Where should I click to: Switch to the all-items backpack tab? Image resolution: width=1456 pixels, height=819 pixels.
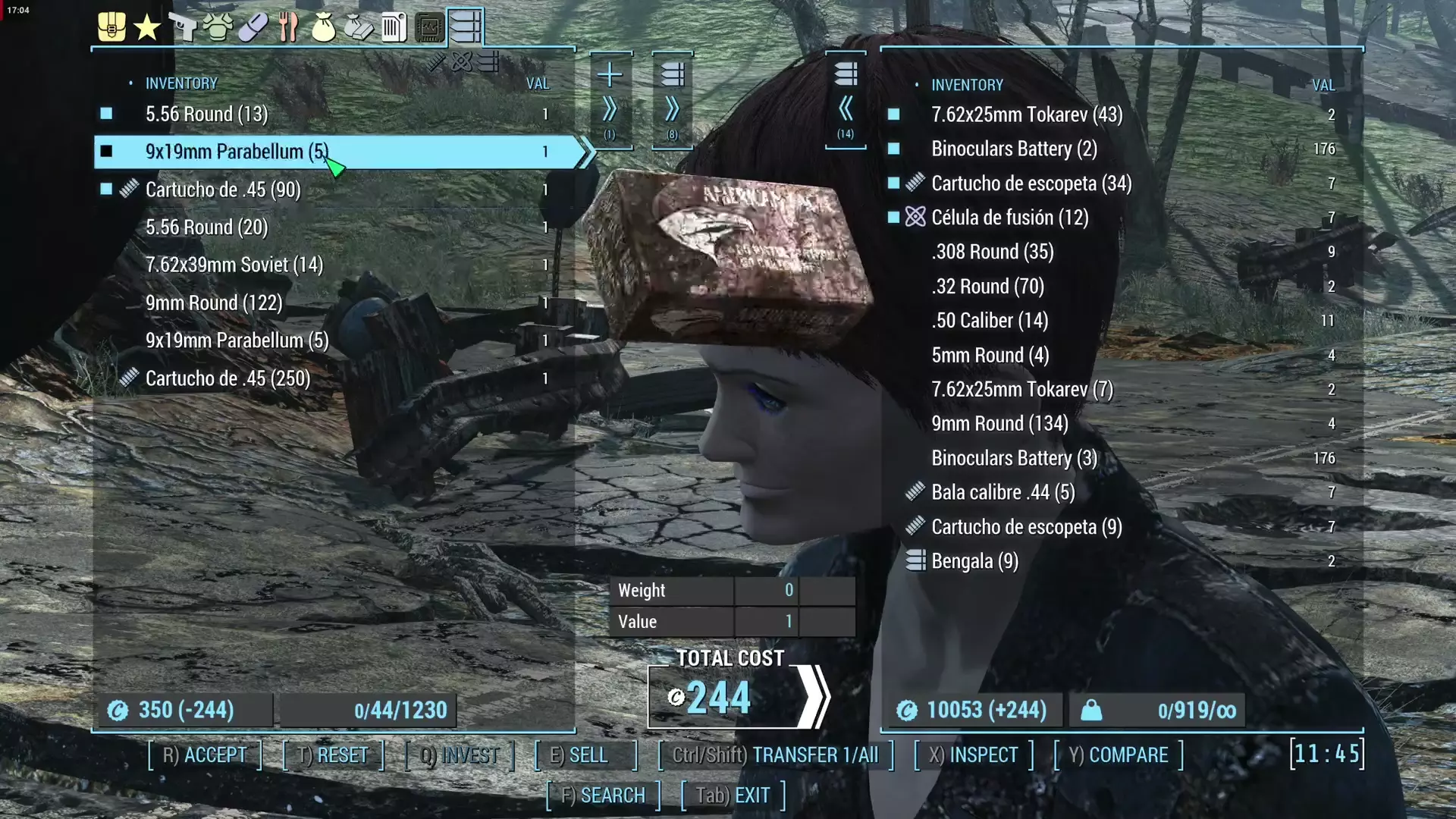coord(111,27)
